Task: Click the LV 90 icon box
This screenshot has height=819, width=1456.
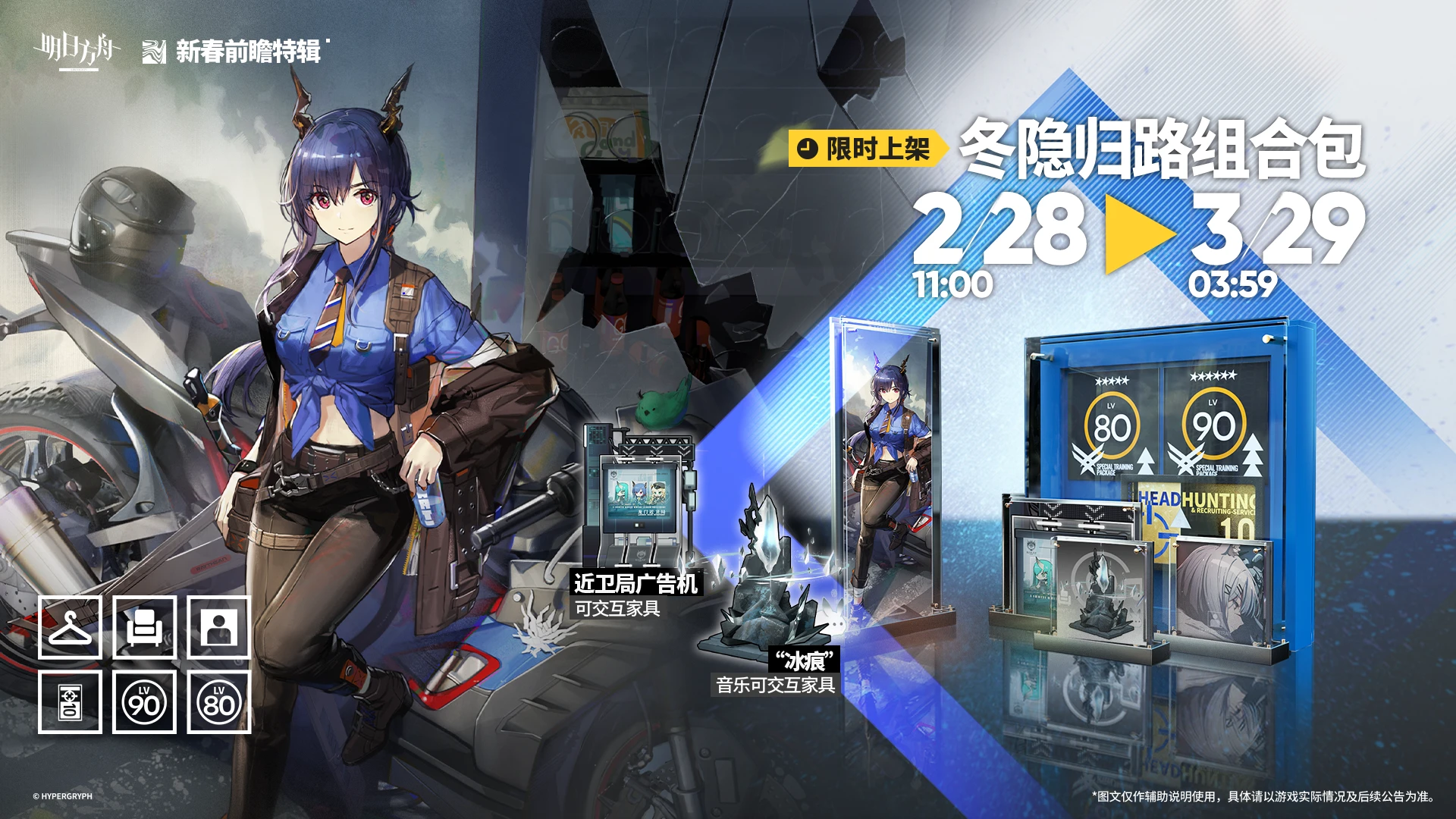Action: [x=144, y=701]
